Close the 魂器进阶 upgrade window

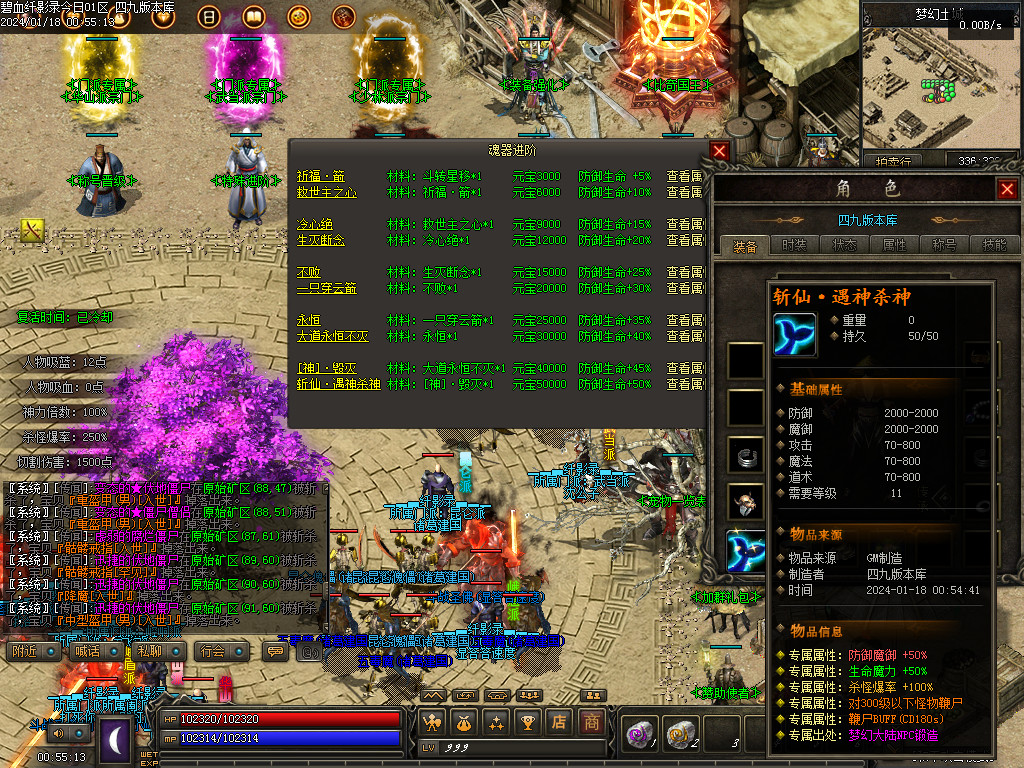[719, 151]
